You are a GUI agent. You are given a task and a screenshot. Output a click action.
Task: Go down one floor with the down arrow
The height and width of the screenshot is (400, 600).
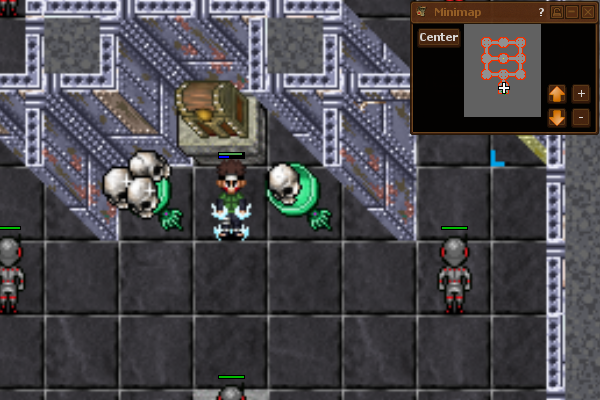557,117
